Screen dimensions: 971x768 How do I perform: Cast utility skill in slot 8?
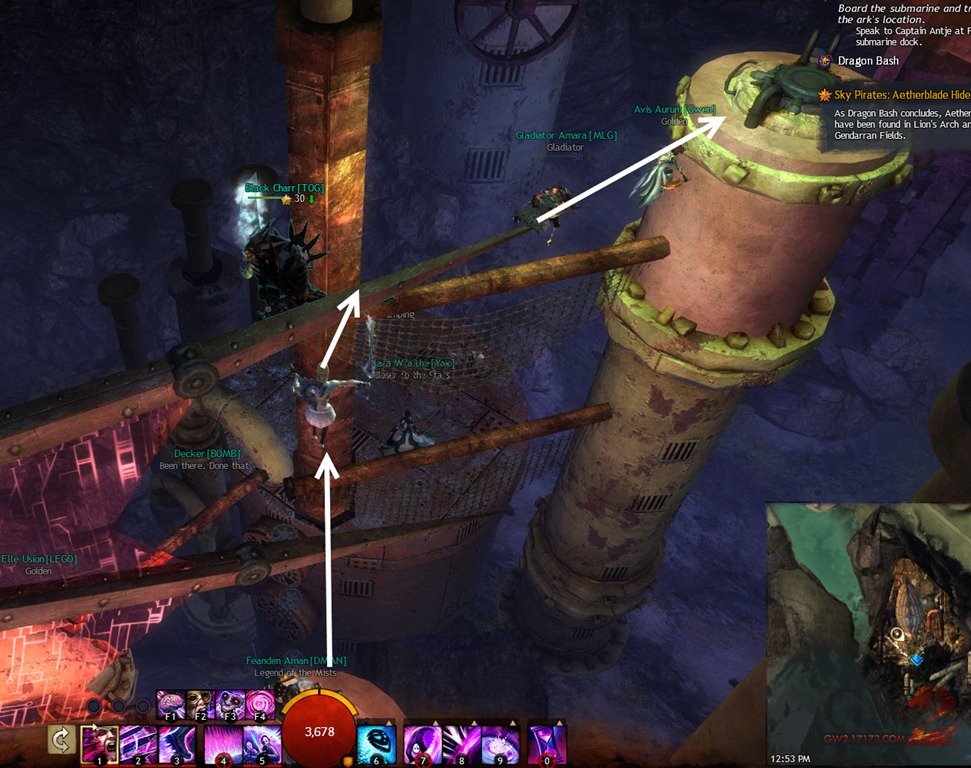[462, 745]
